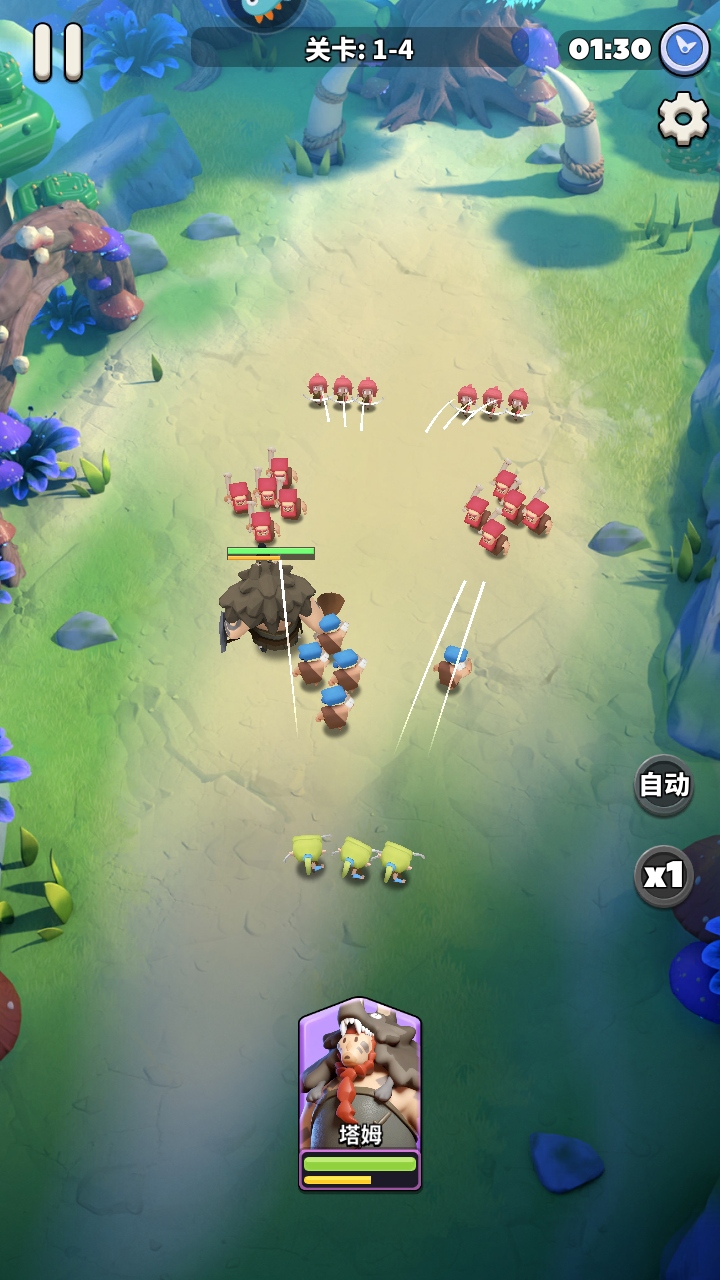Image resolution: width=720 pixels, height=1280 pixels.
Task: Open the gear settings menu
Action: (x=683, y=119)
